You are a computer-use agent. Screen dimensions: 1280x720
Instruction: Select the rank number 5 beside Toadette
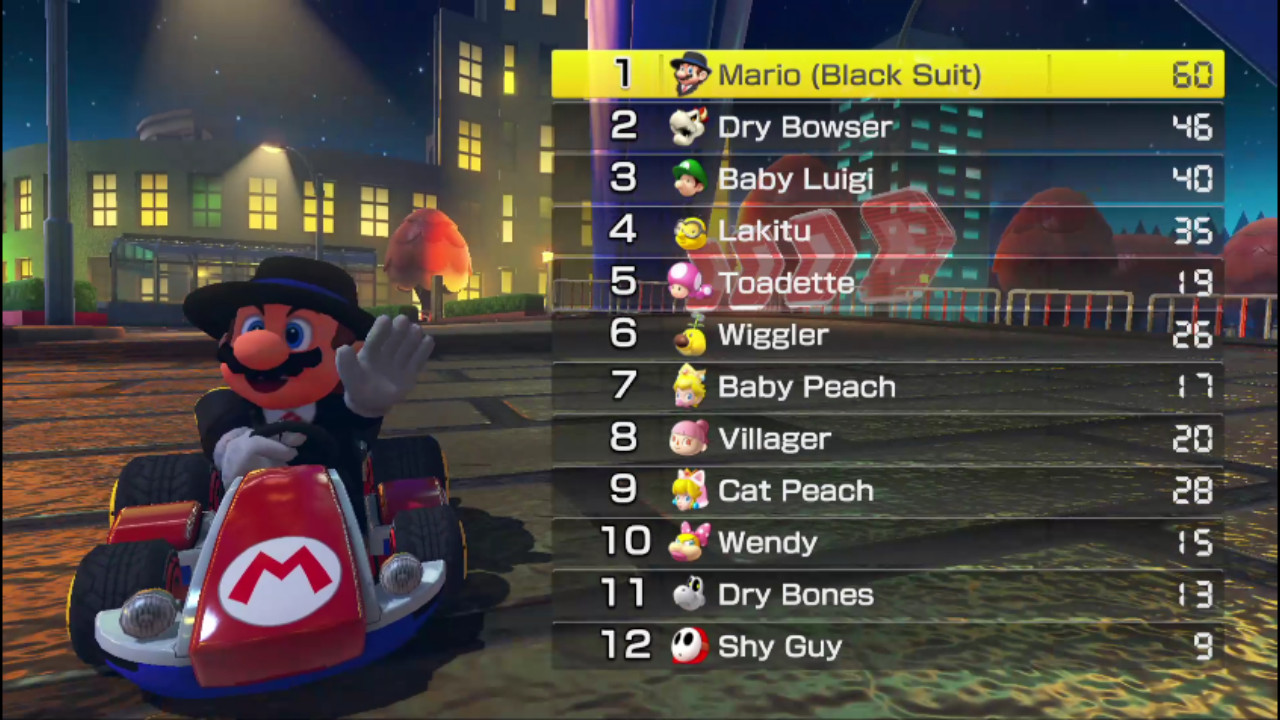pyautogui.click(x=624, y=283)
